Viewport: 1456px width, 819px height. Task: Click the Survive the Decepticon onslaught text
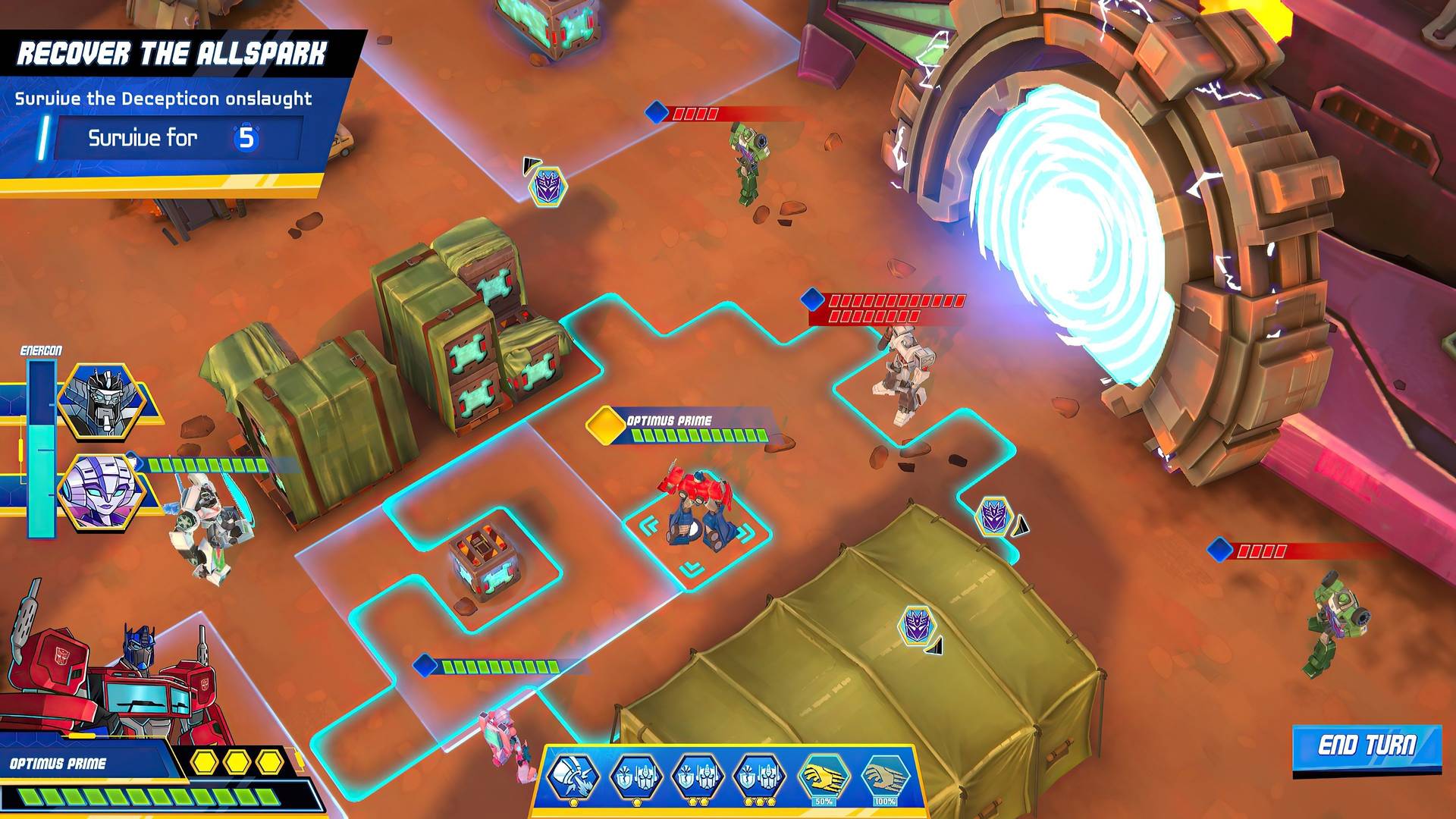(163, 97)
